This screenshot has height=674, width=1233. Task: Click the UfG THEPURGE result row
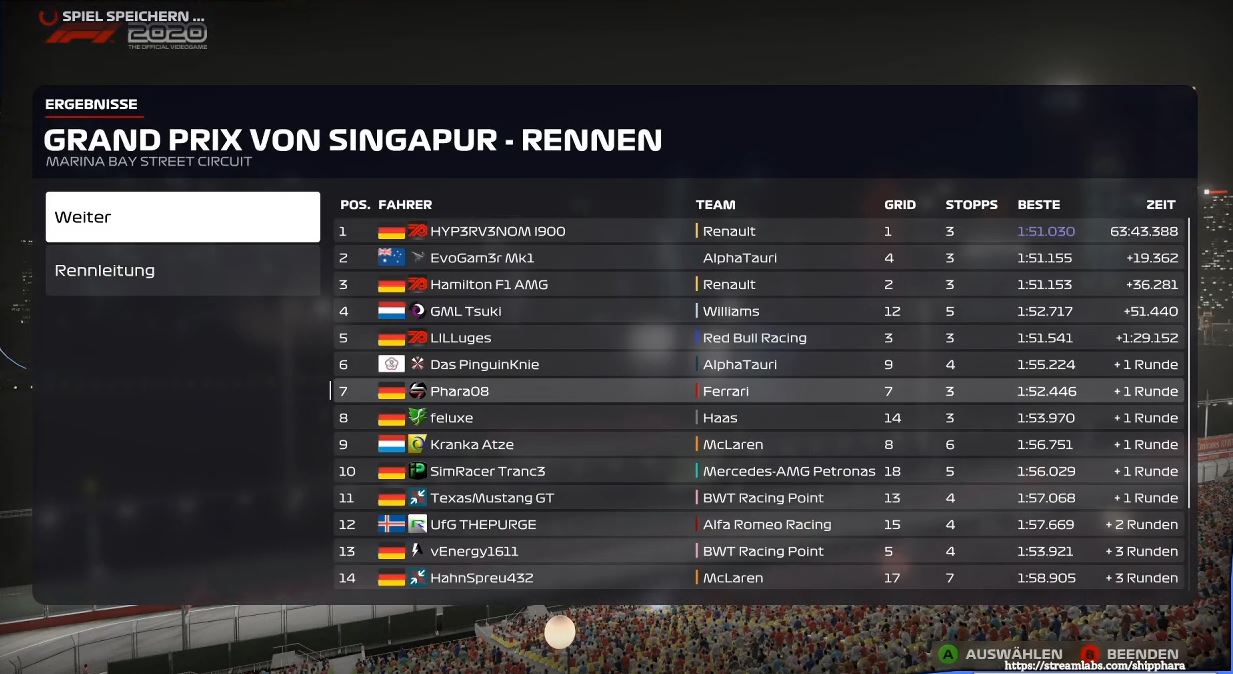[758, 525]
